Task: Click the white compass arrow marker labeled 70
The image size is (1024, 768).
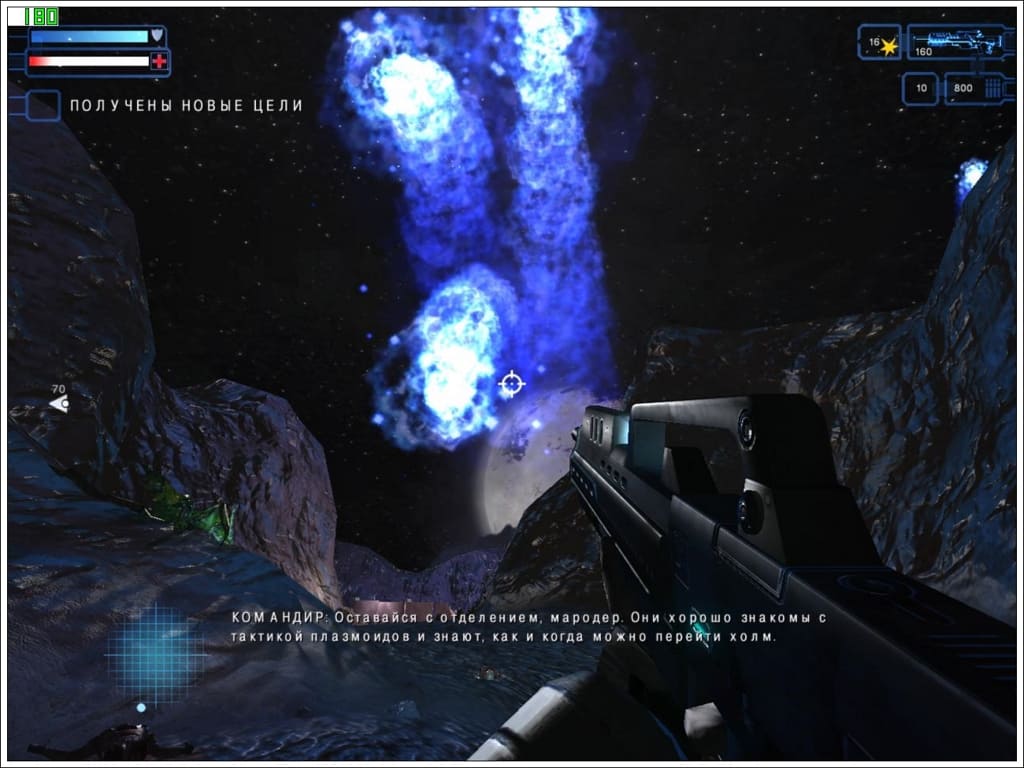Action: [59, 404]
